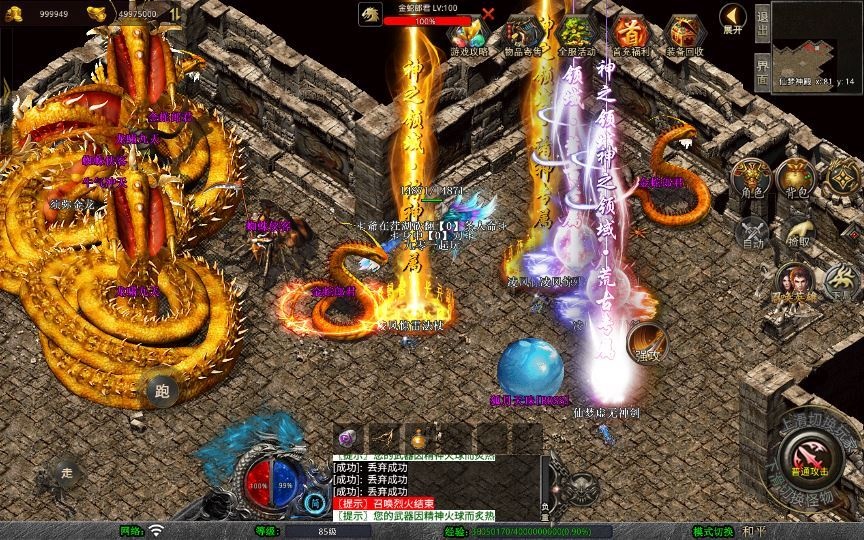Viewport: 864px width, 540px height.
Task: Click the 展开 expand arrow button
Action: (x=733, y=18)
